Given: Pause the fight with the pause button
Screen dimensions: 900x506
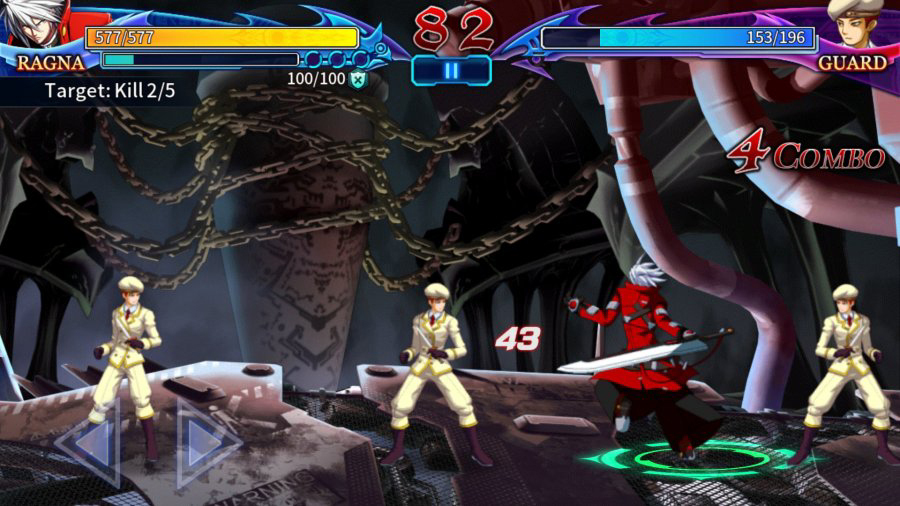Looking at the screenshot, I should coord(451,70).
